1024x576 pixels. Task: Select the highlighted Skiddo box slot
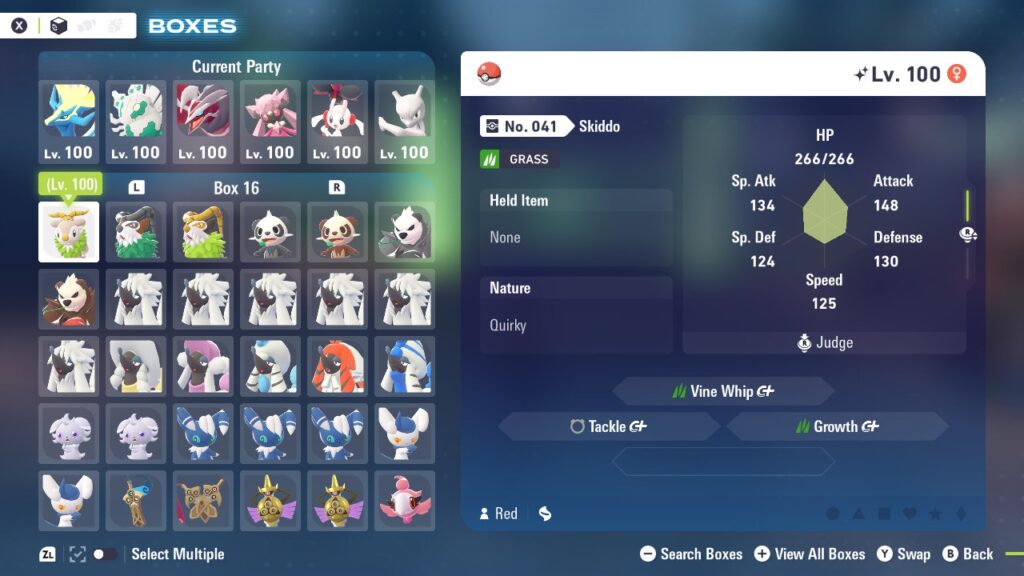point(69,232)
